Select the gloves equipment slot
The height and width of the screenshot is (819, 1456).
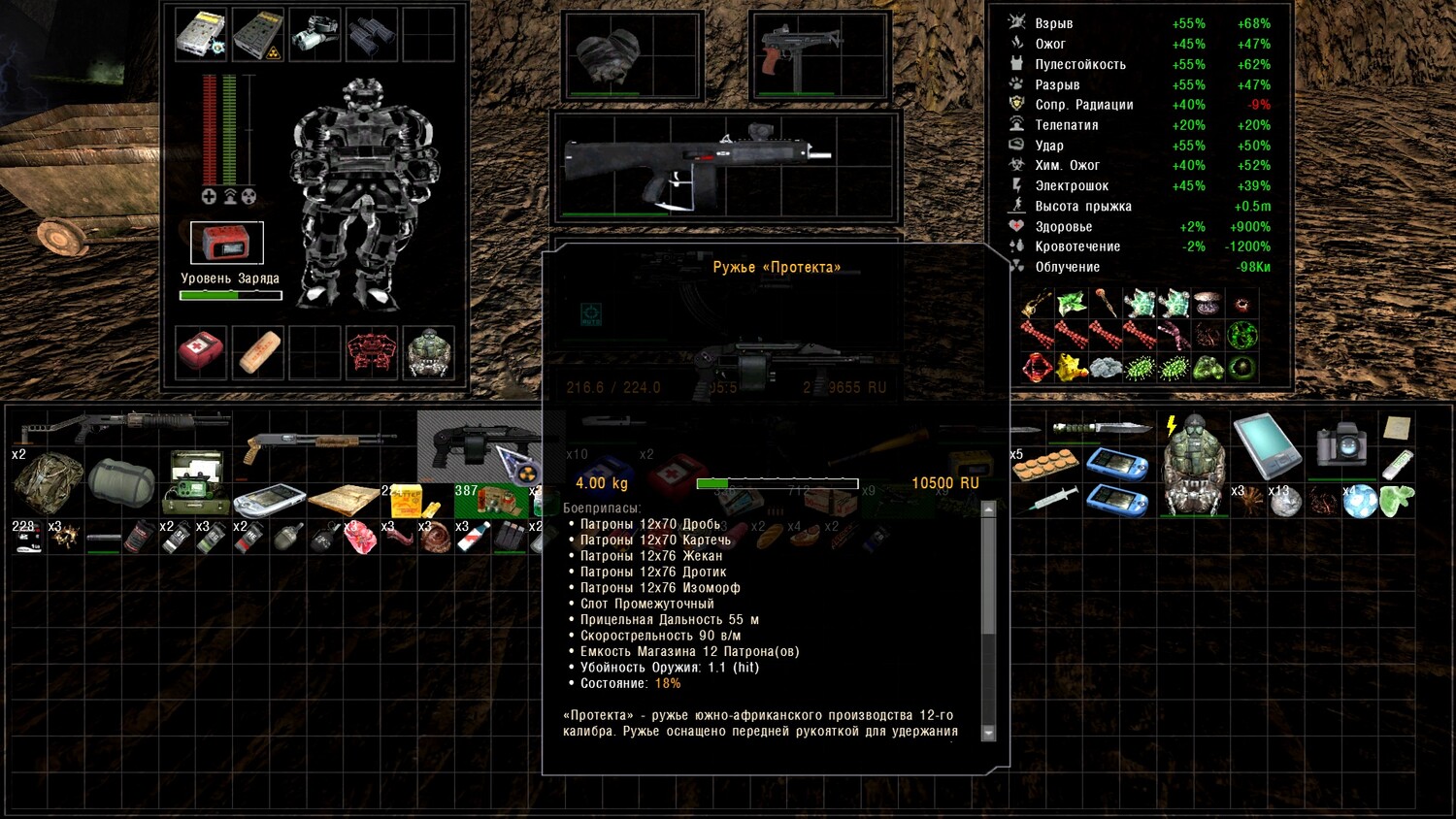coord(610,54)
